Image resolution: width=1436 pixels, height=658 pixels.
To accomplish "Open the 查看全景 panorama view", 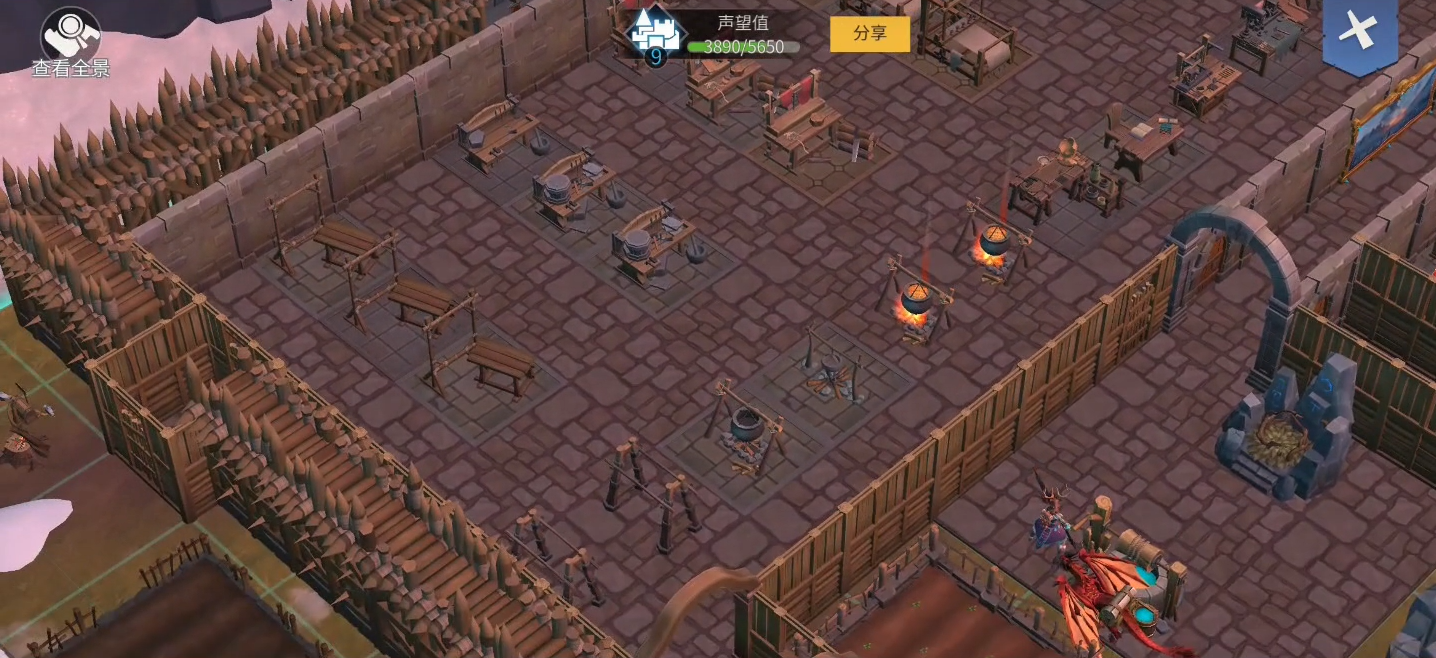I will [70, 42].
